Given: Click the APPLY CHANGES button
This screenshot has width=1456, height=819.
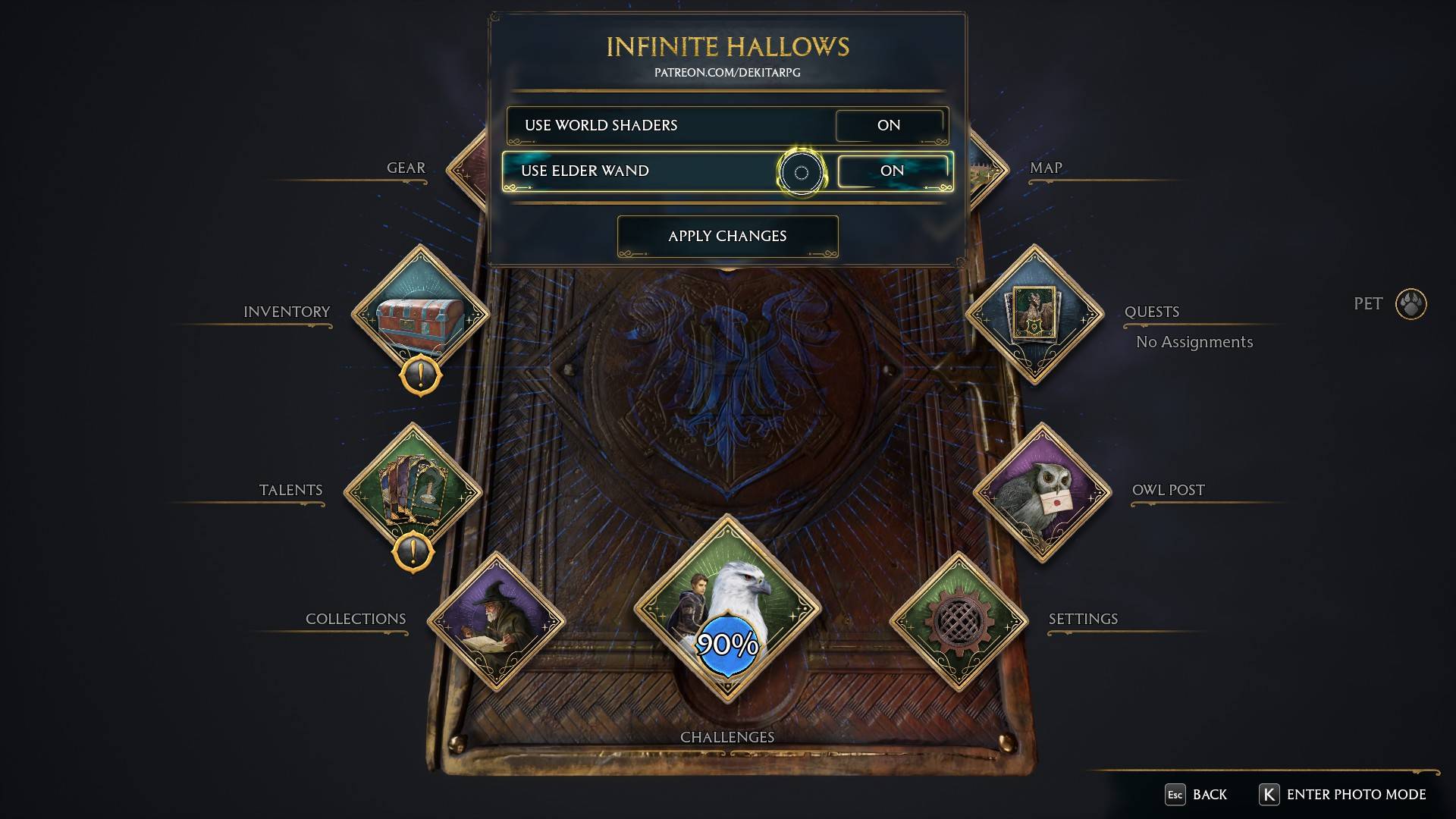Looking at the screenshot, I should [727, 236].
